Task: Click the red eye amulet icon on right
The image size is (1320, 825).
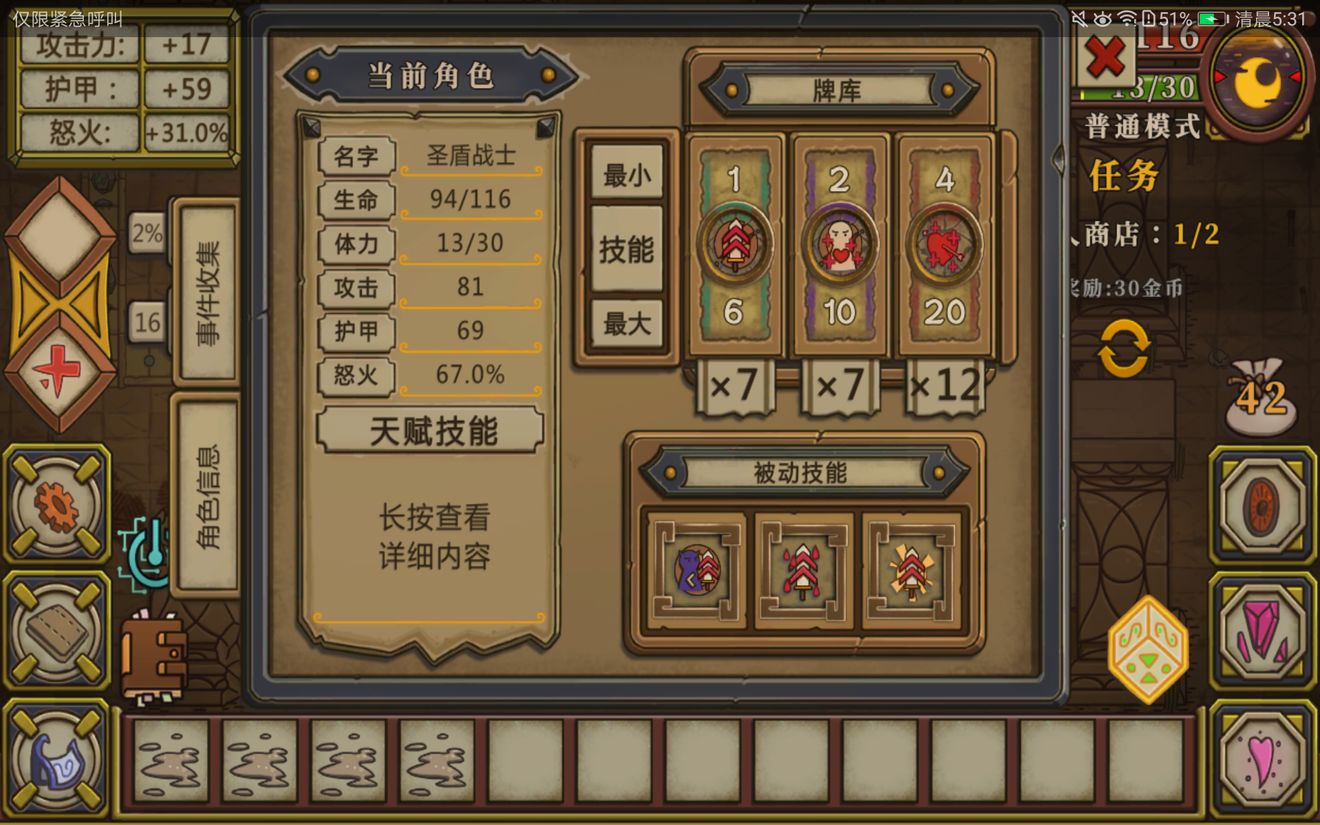Action: click(1262, 505)
